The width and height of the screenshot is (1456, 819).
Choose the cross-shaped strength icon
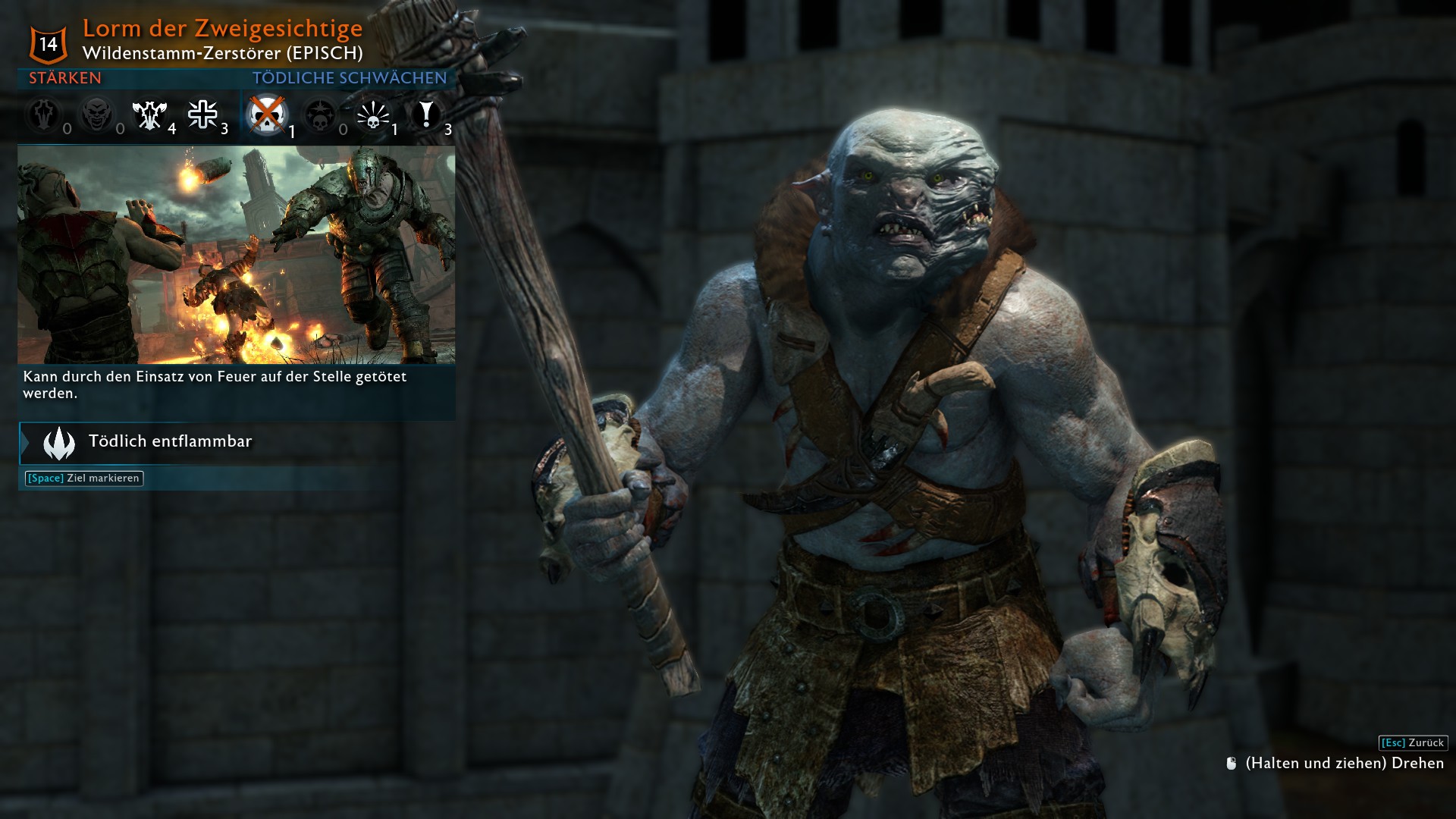pyautogui.click(x=202, y=115)
